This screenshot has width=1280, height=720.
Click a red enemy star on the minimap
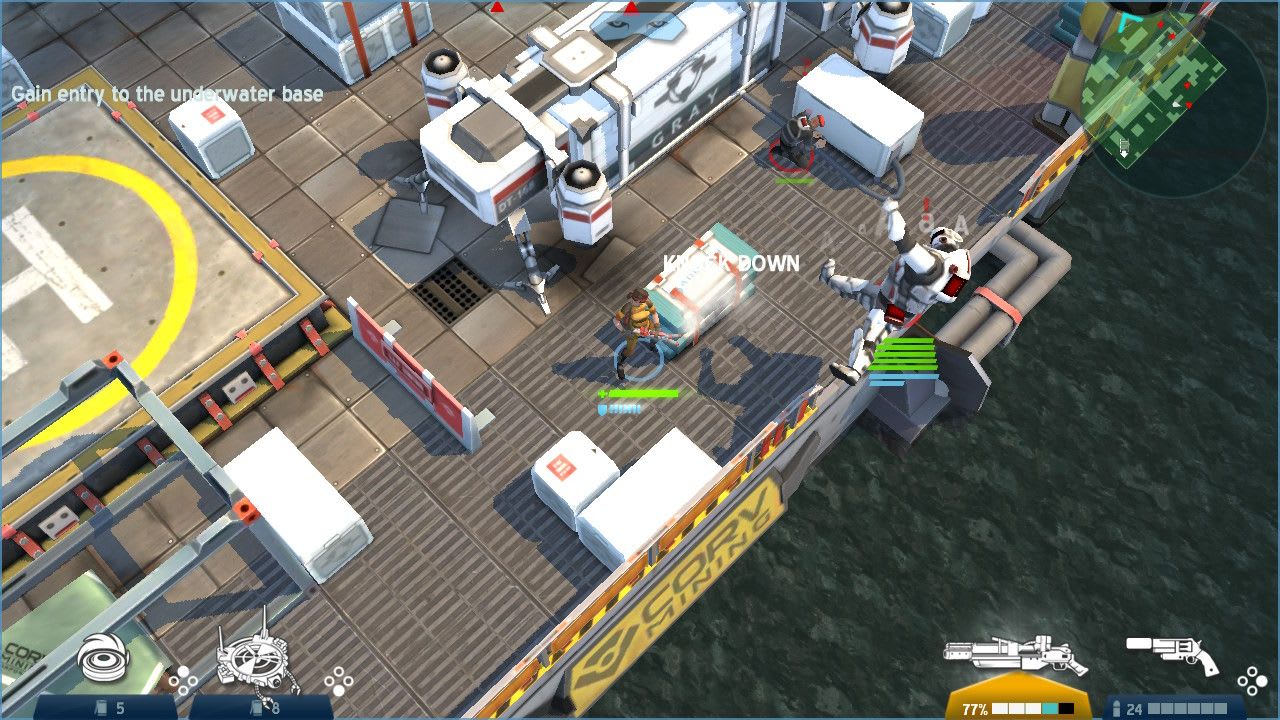click(1160, 25)
